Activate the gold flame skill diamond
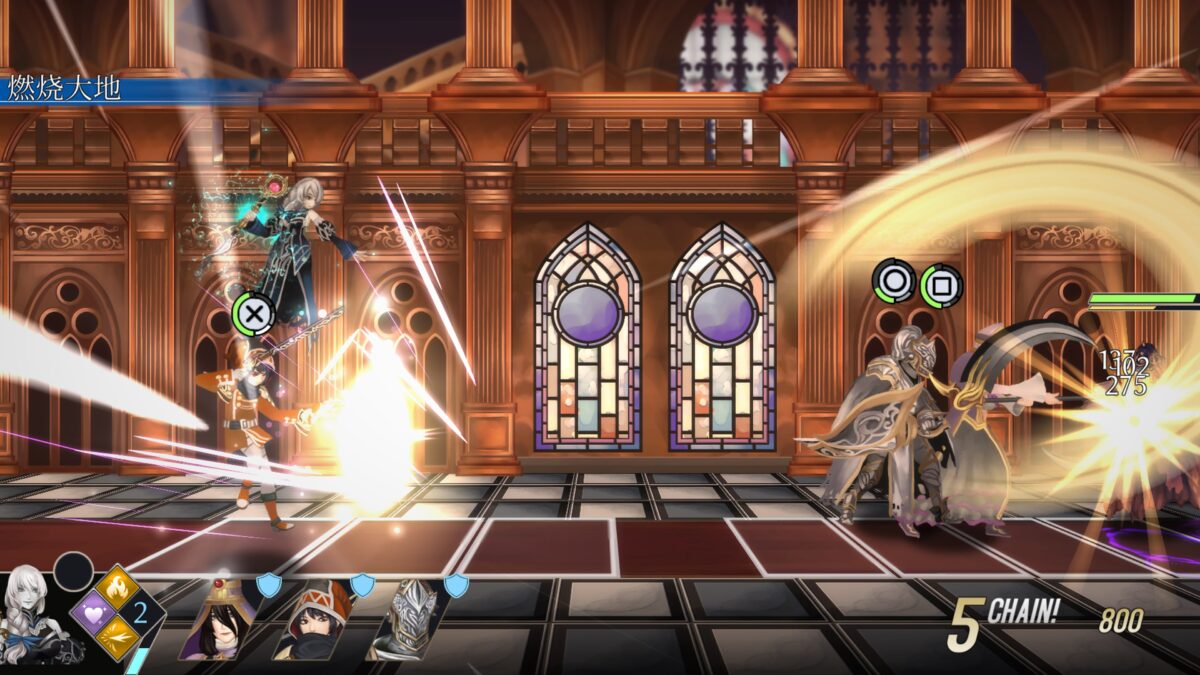 pyautogui.click(x=117, y=587)
